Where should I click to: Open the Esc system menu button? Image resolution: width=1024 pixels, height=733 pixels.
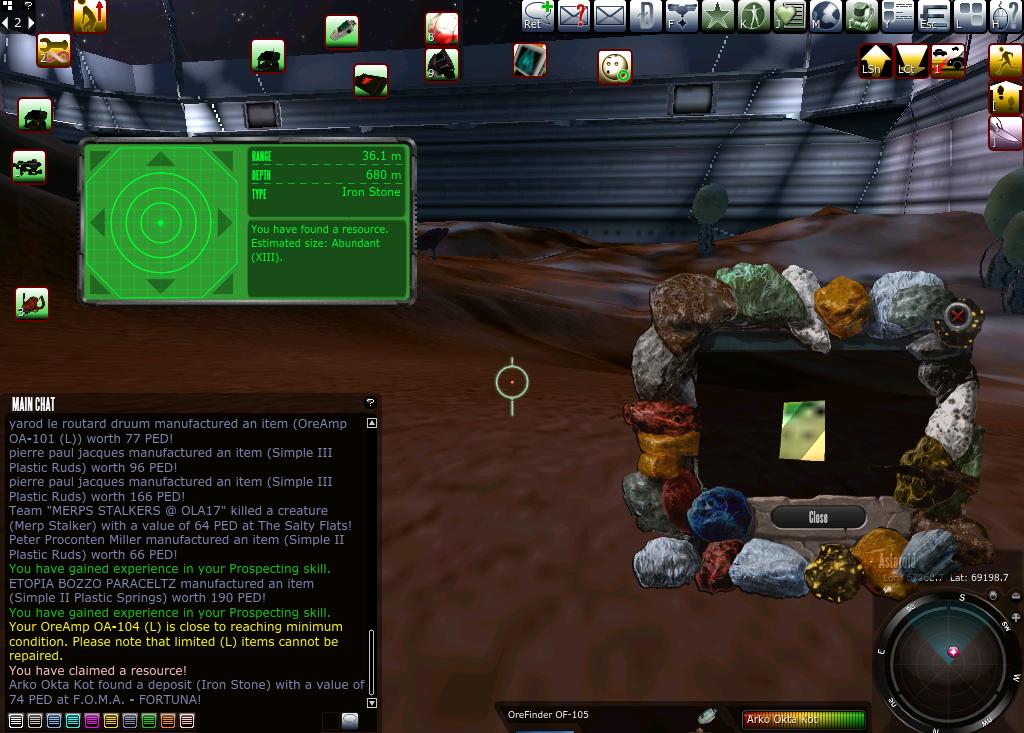(933, 16)
